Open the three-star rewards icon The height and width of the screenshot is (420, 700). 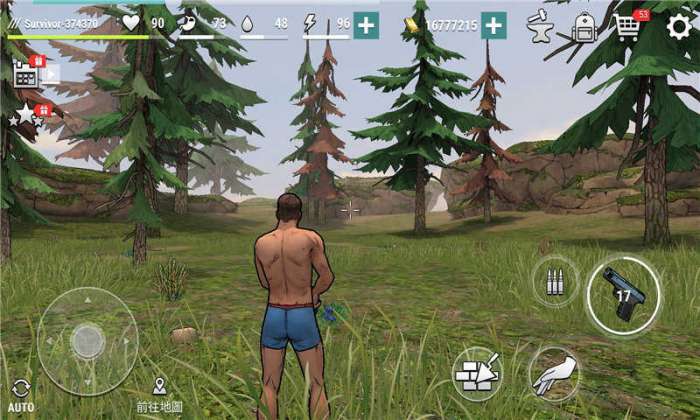click(27, 115)
